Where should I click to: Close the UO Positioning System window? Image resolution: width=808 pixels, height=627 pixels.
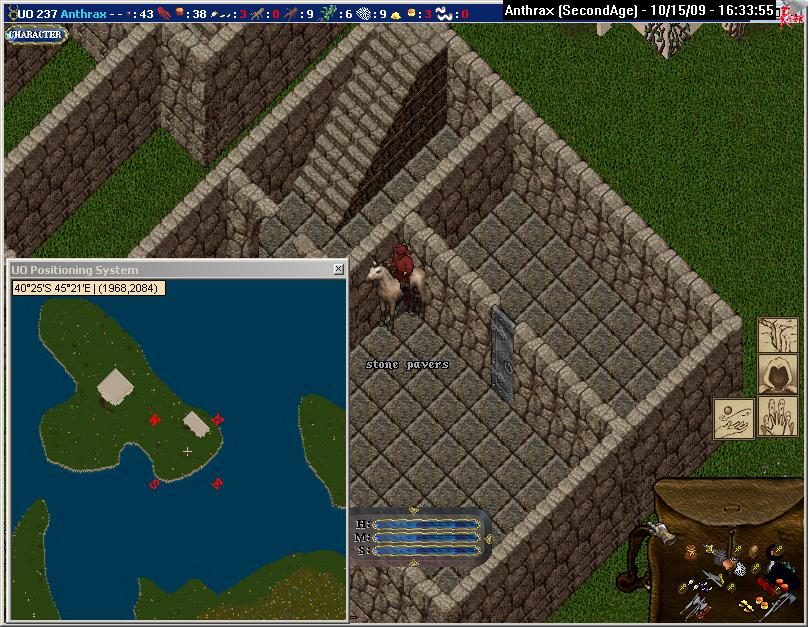click(x=338, y=270)
